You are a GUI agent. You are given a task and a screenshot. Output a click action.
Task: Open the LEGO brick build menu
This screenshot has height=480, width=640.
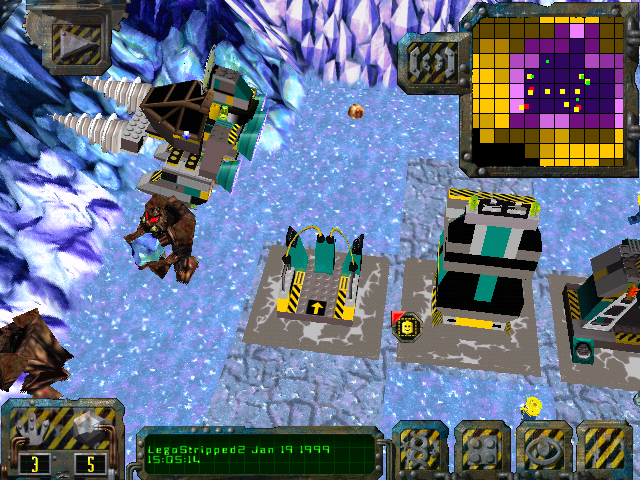[x=482, y=449]
